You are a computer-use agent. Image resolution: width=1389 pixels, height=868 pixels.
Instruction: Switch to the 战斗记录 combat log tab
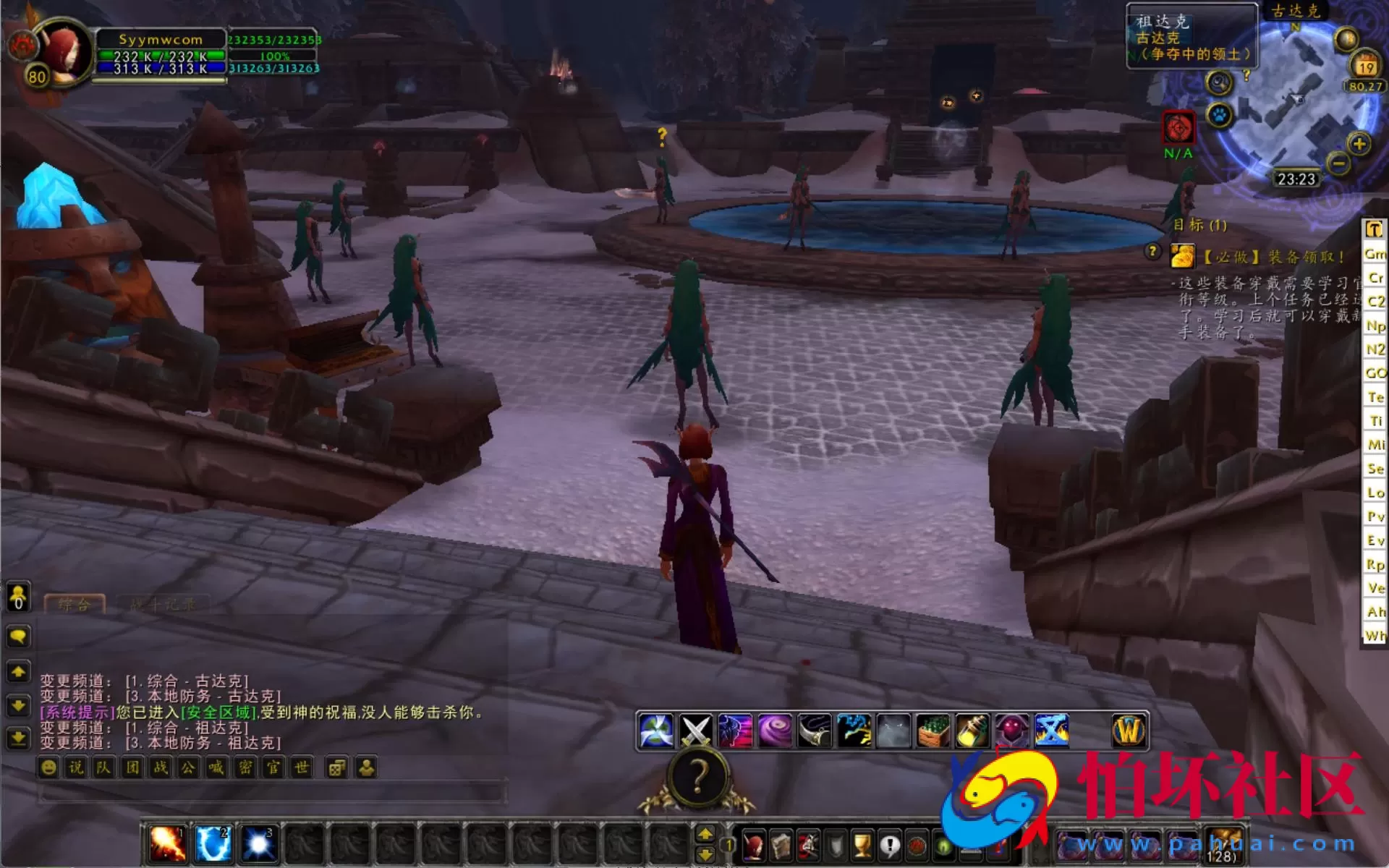tap(163, 605)
